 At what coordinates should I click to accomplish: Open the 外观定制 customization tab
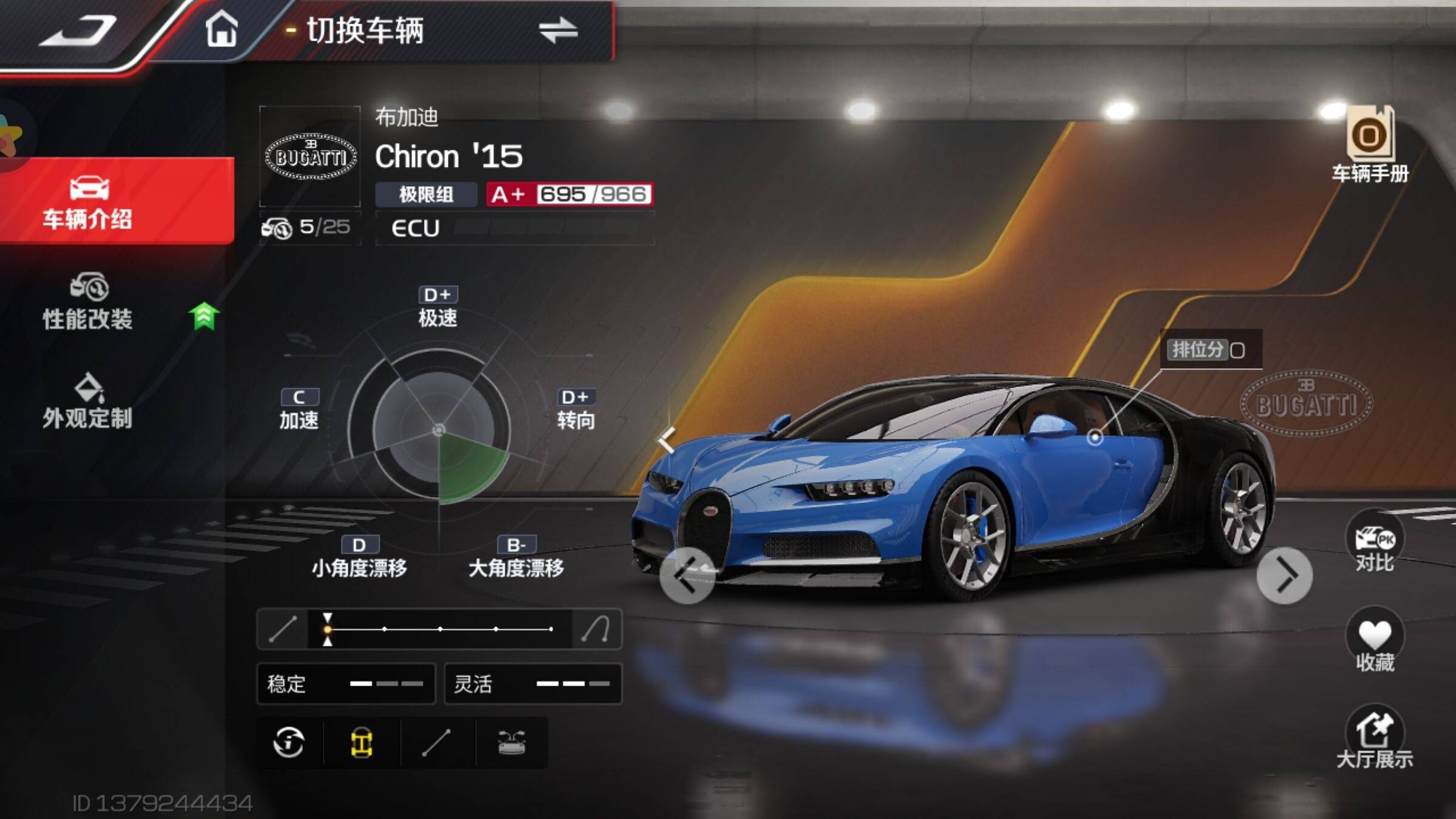coord(88,402)
